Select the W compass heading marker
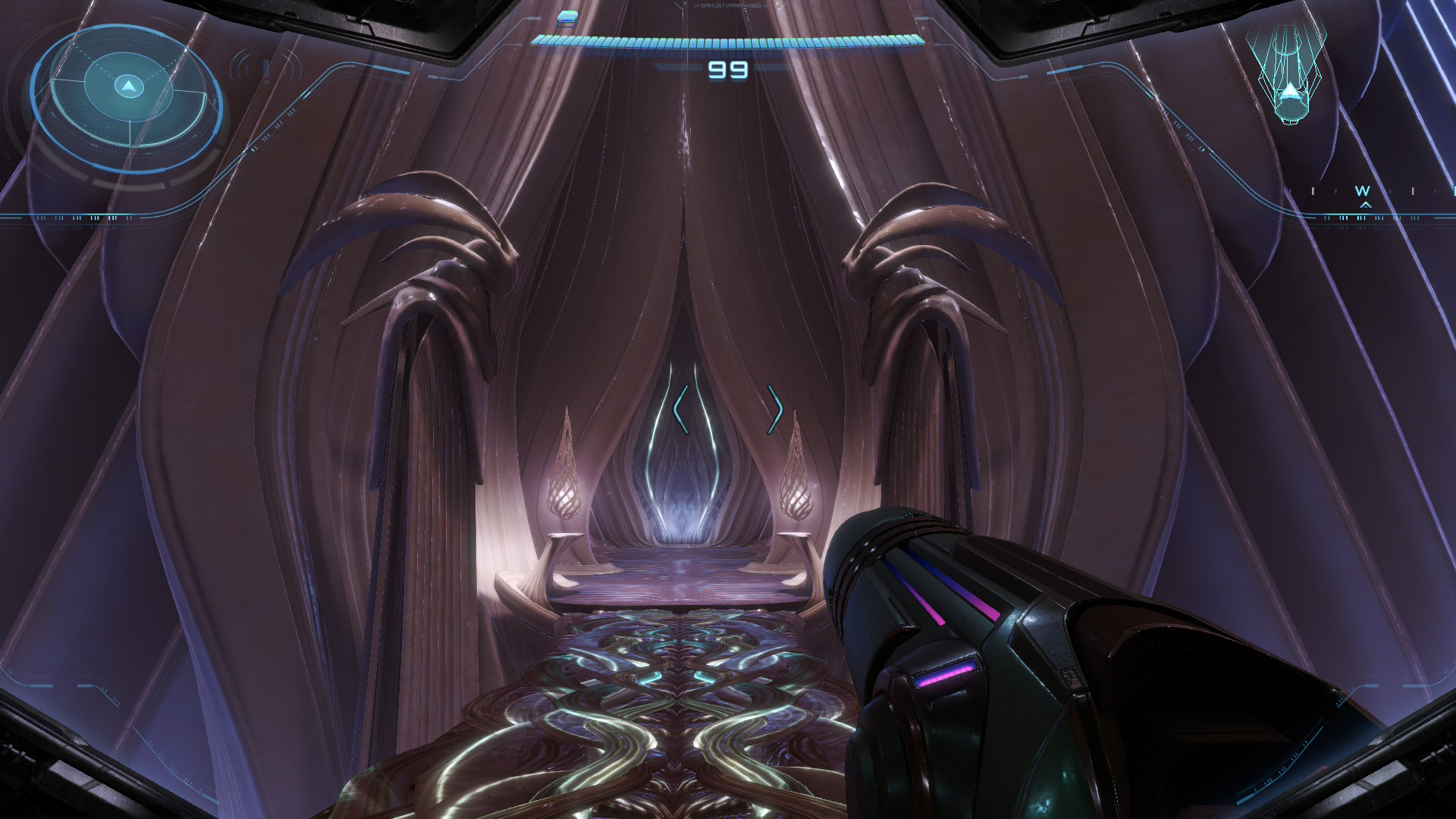This screenshot has width=1456, height=819. pos(1363,191)
